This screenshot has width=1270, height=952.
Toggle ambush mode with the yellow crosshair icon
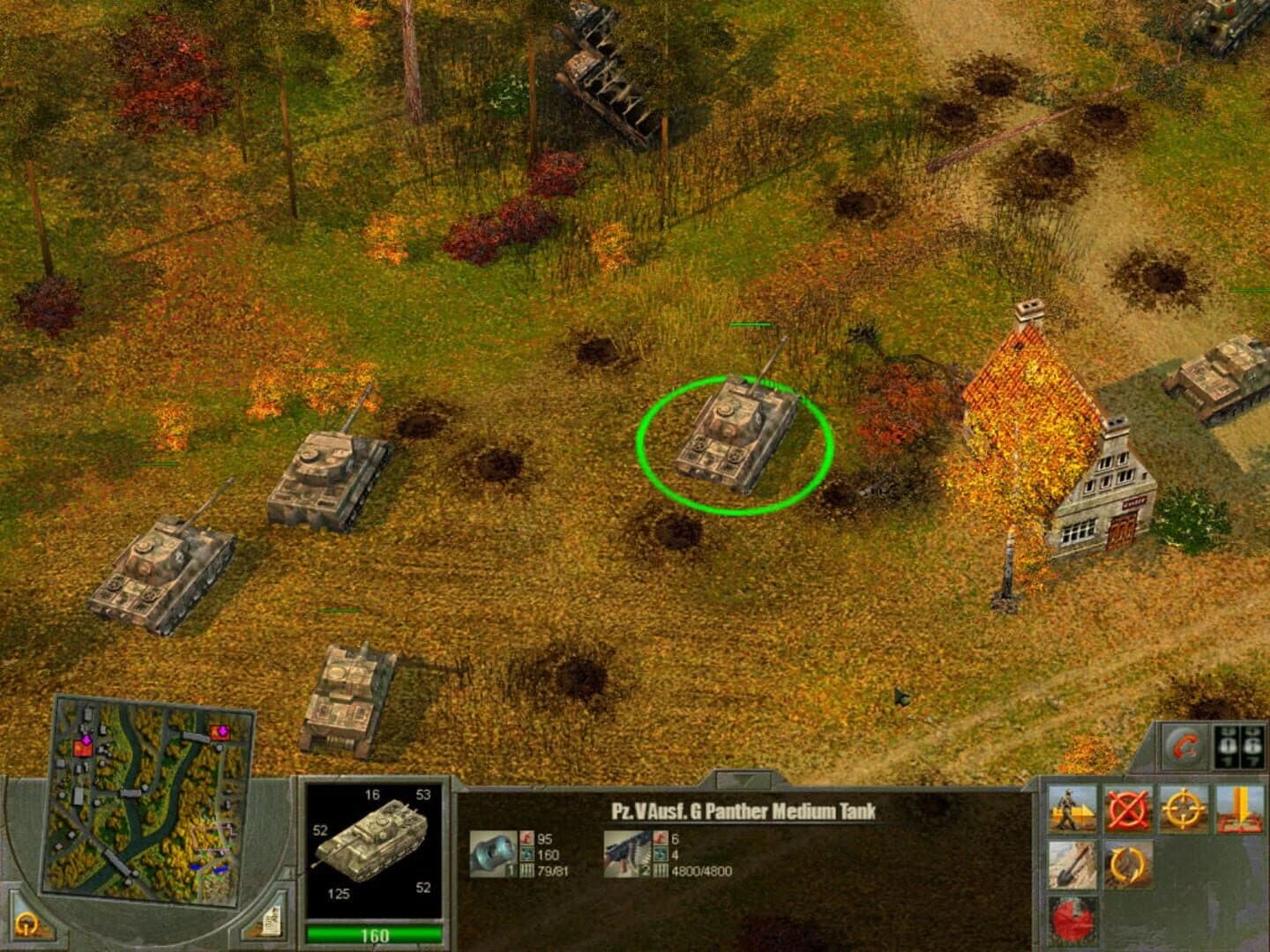tap(1182, 808)
